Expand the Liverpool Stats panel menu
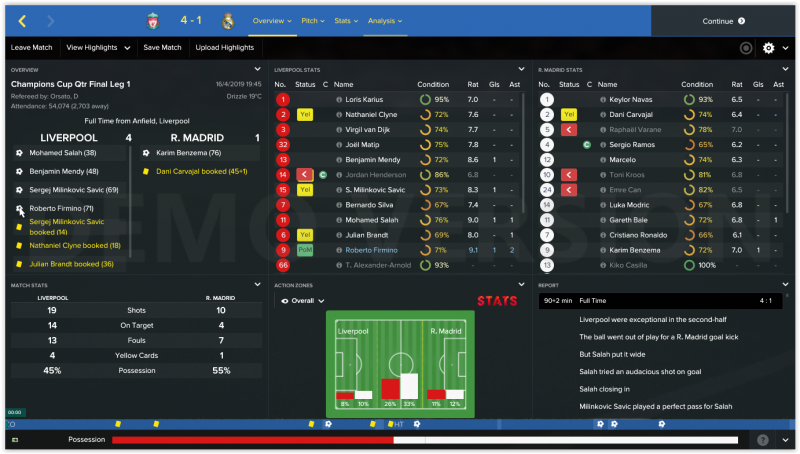Screen dimensions: 800x454 (x=521, y=70)
